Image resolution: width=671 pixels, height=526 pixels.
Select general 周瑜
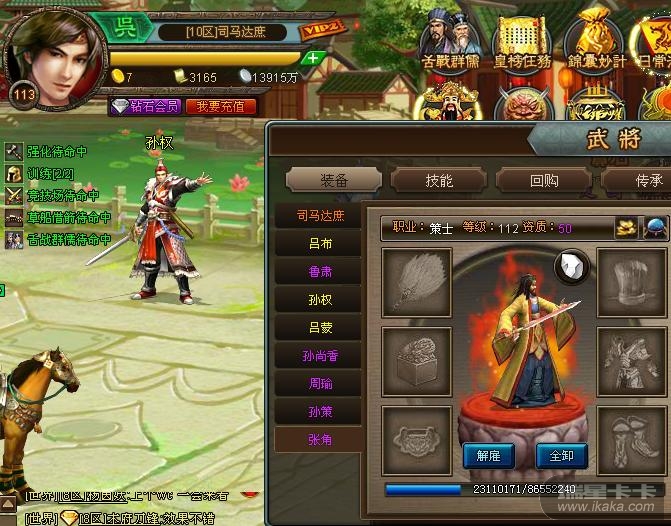click(x=320, y=383)
